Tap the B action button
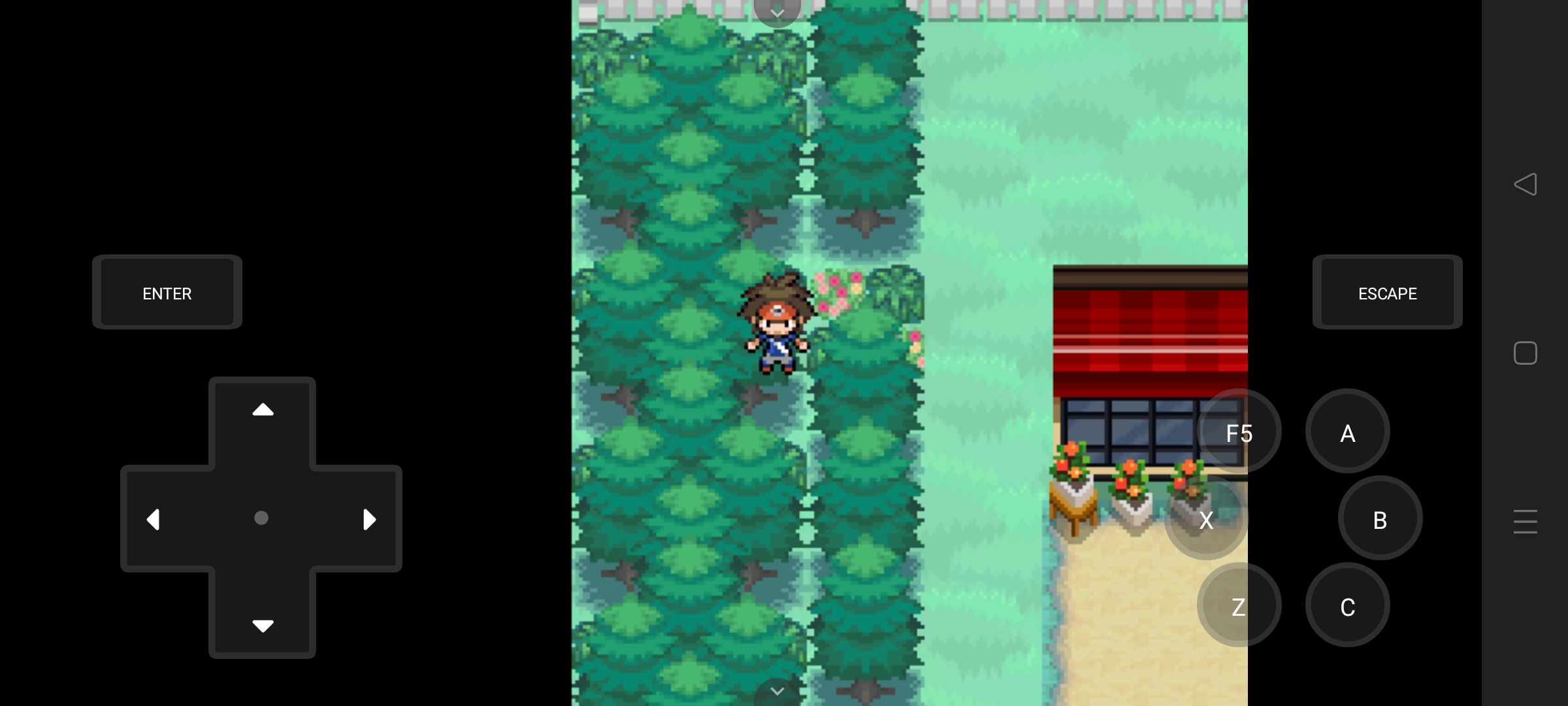Screen dimensions: 1568x706 point(1379,518)
